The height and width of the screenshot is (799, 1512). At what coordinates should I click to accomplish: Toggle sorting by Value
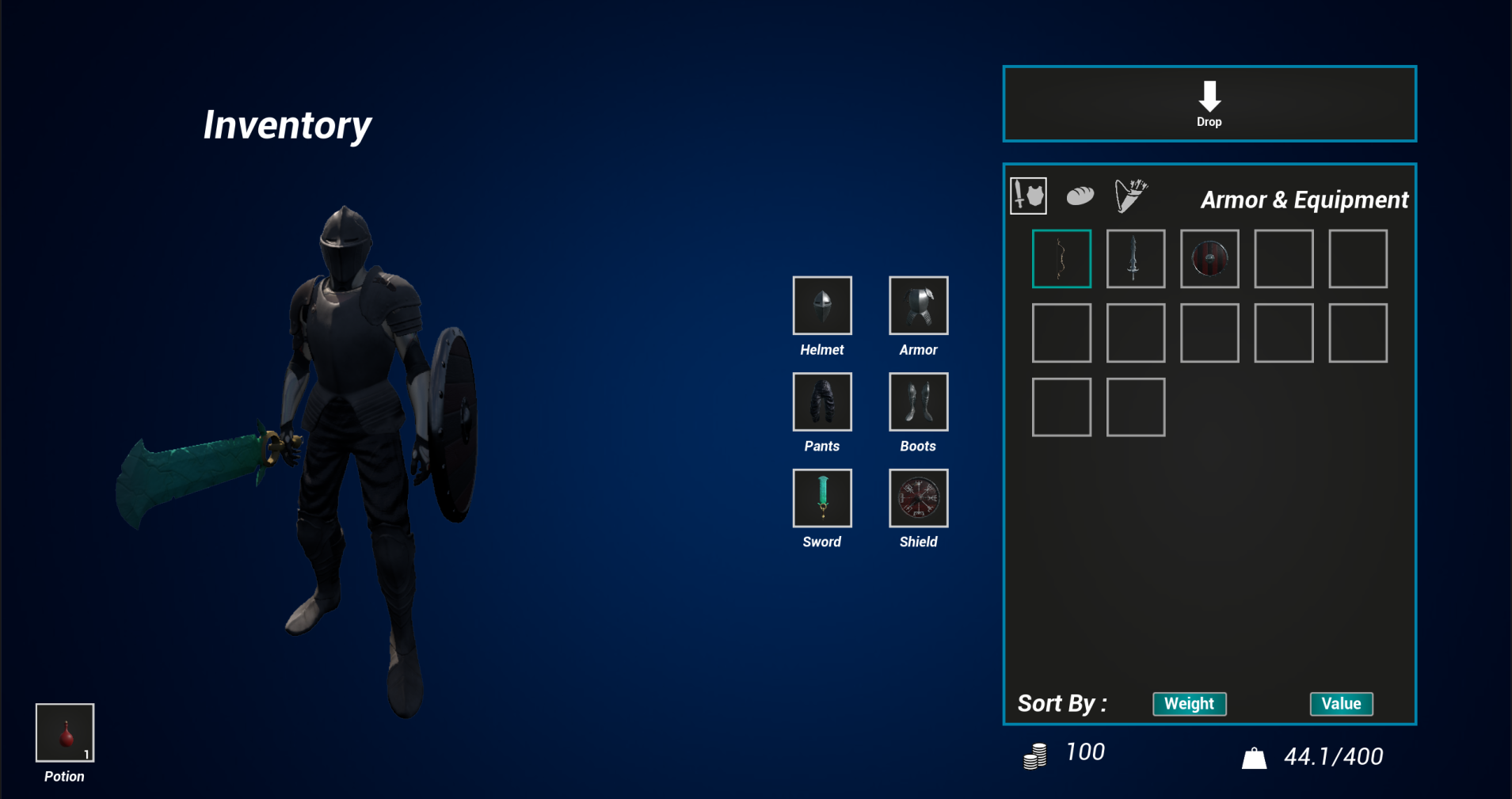[1341, 702]
